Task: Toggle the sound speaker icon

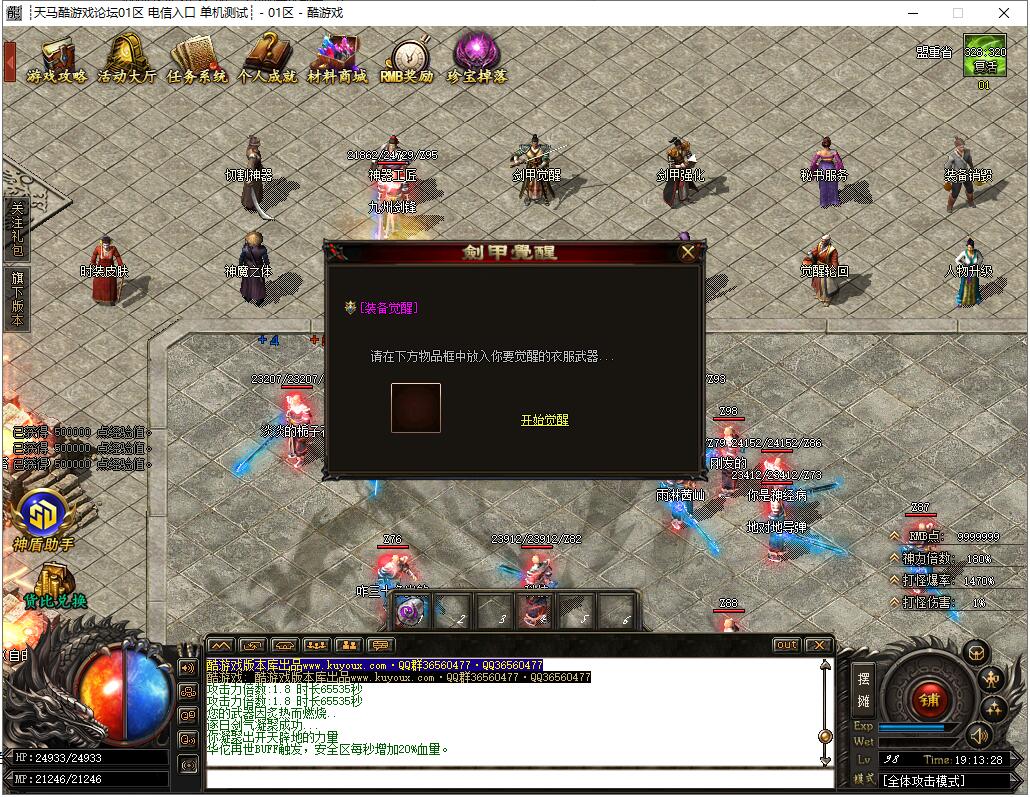Action: (977, 737)
